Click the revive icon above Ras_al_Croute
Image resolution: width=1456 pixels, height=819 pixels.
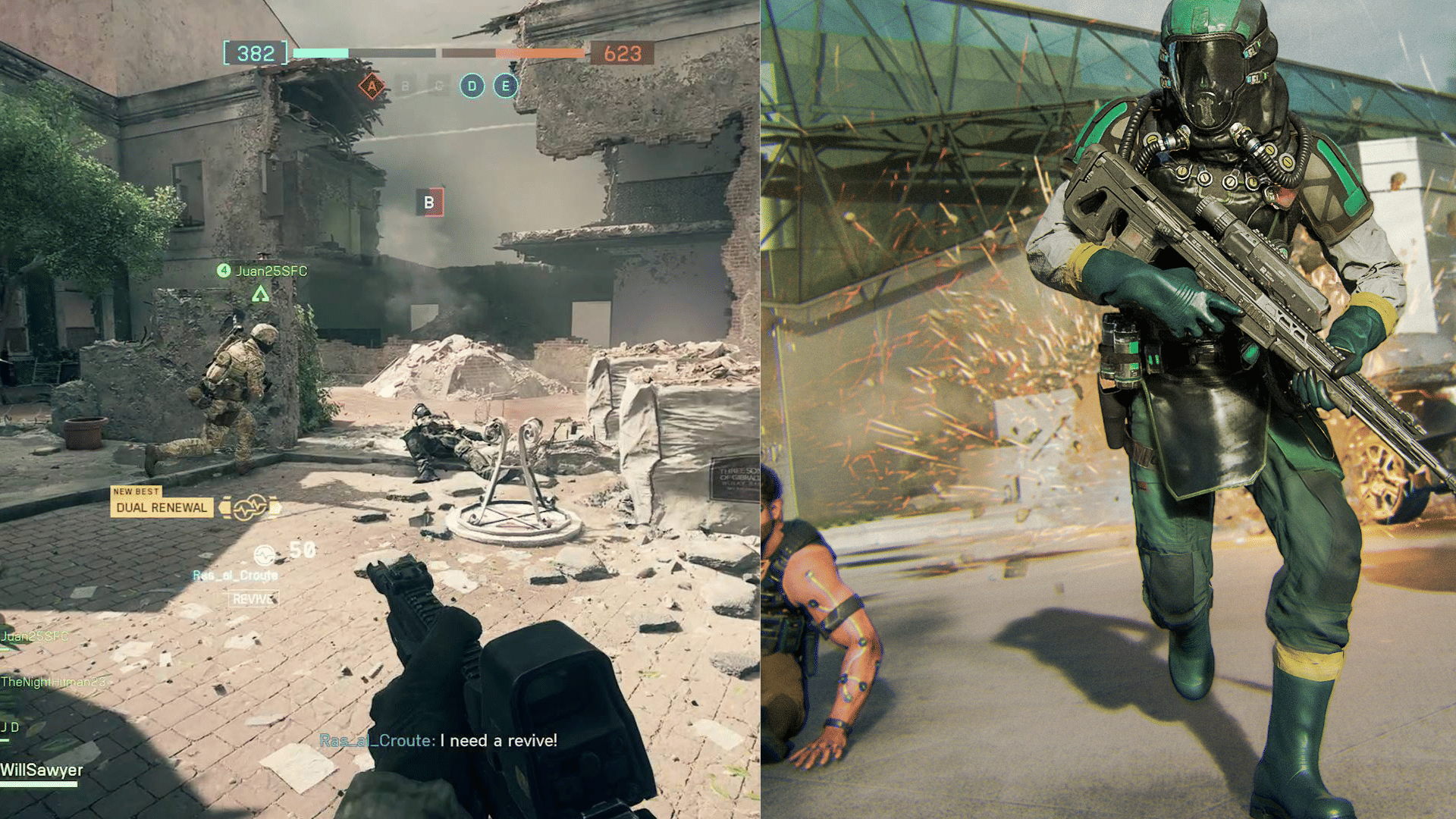(264, 555)
